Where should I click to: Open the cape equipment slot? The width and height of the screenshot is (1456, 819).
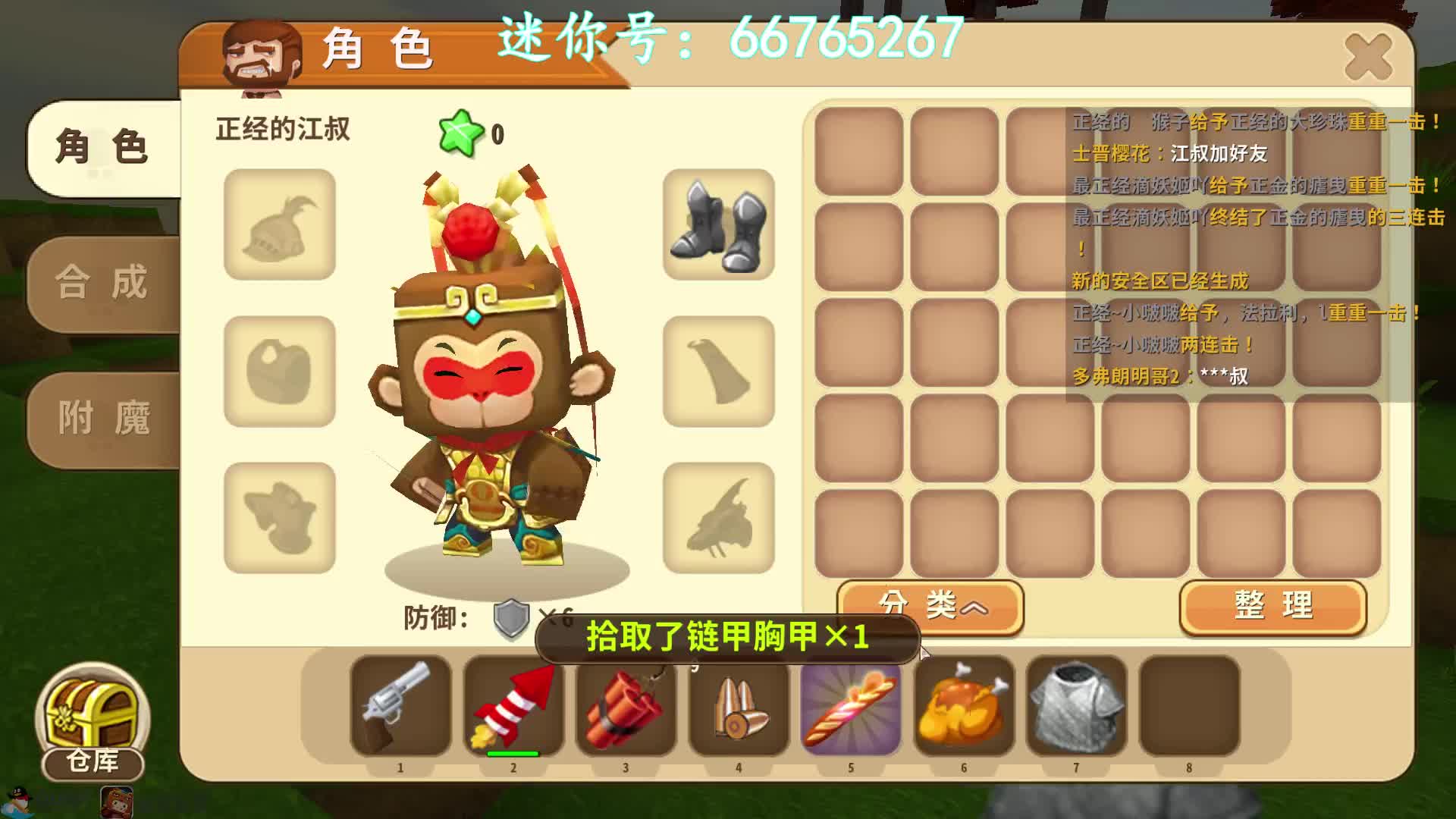click(x=717, y=372)
